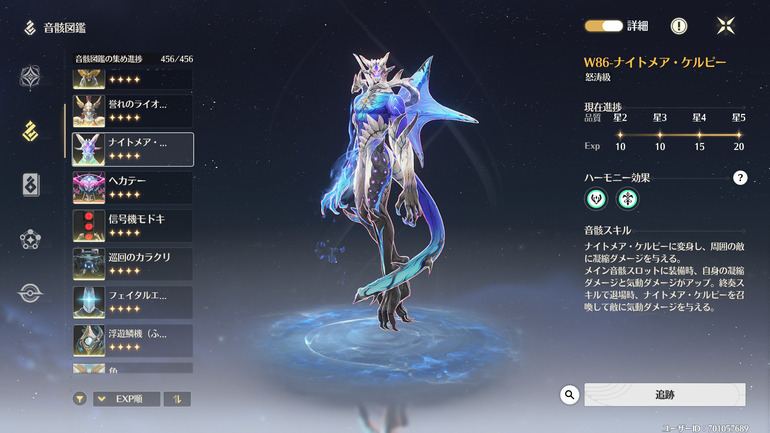
Task: Click the magnifying glass search icon
Action: click(x=570, y=395)
